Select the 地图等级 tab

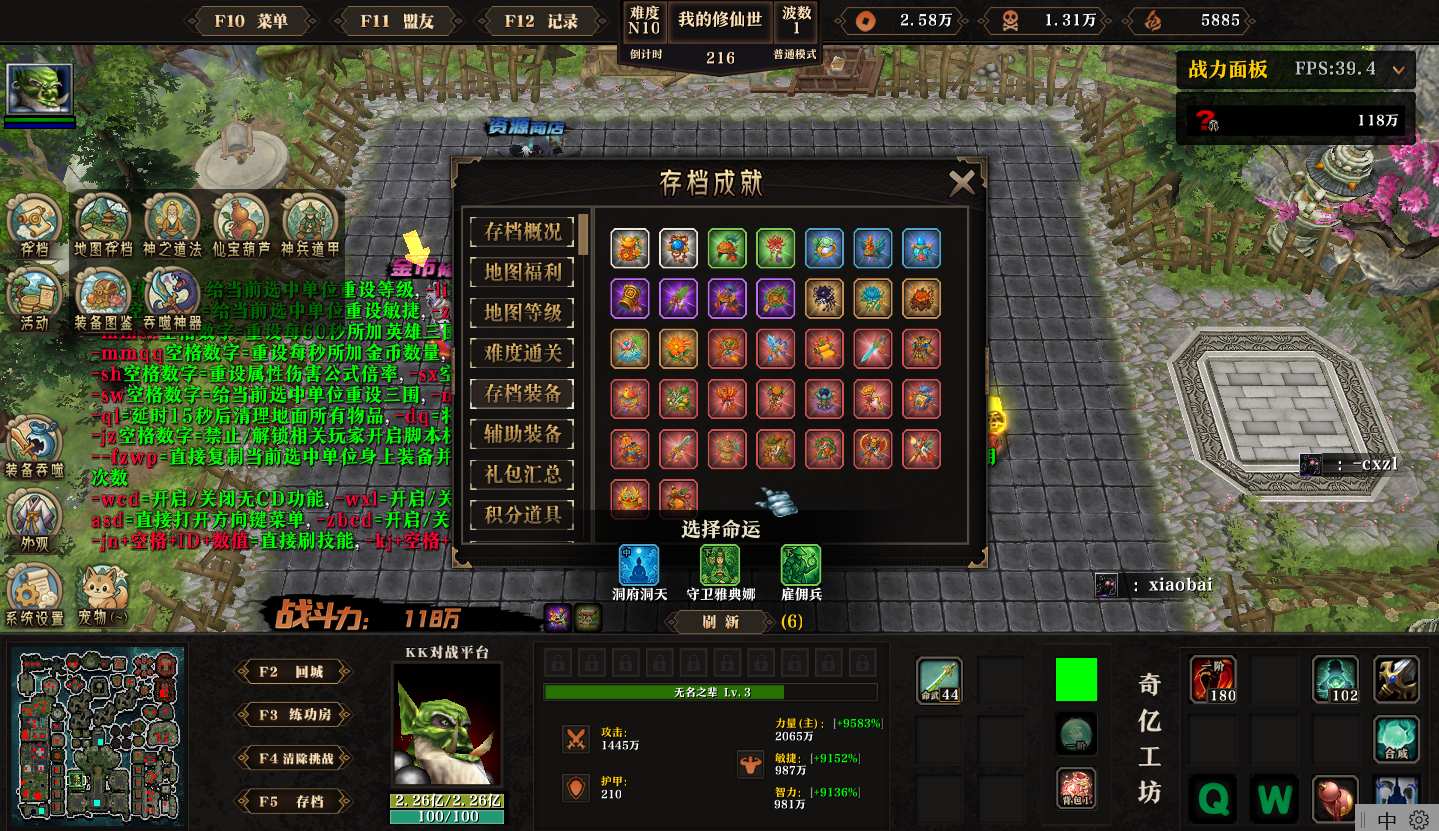pyautogui.click(x=522, y=312)
